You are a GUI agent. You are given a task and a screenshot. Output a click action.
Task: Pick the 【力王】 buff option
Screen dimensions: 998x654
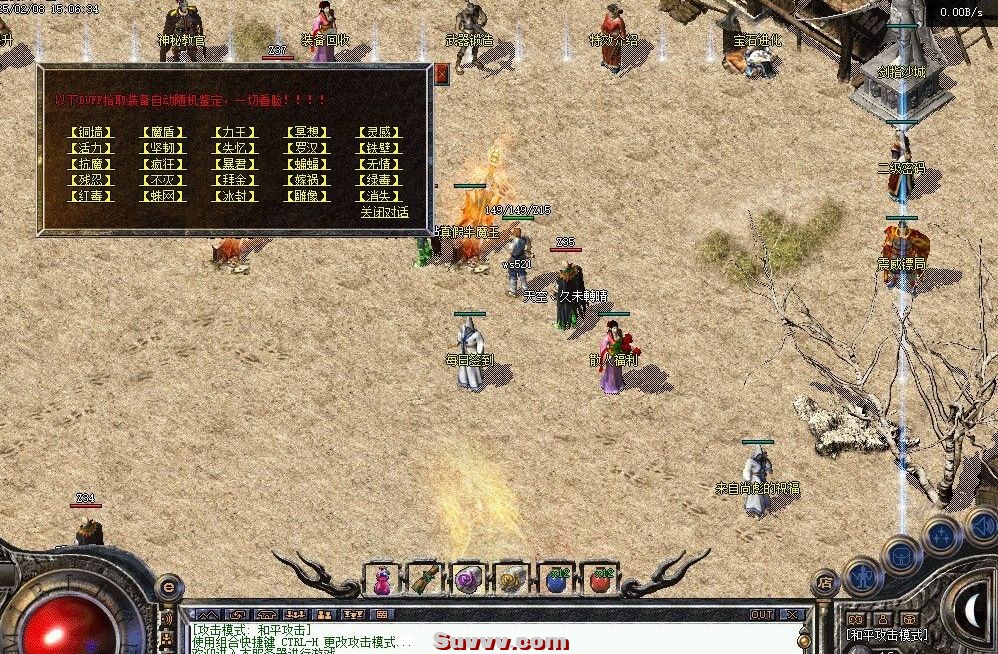point(235,132)
